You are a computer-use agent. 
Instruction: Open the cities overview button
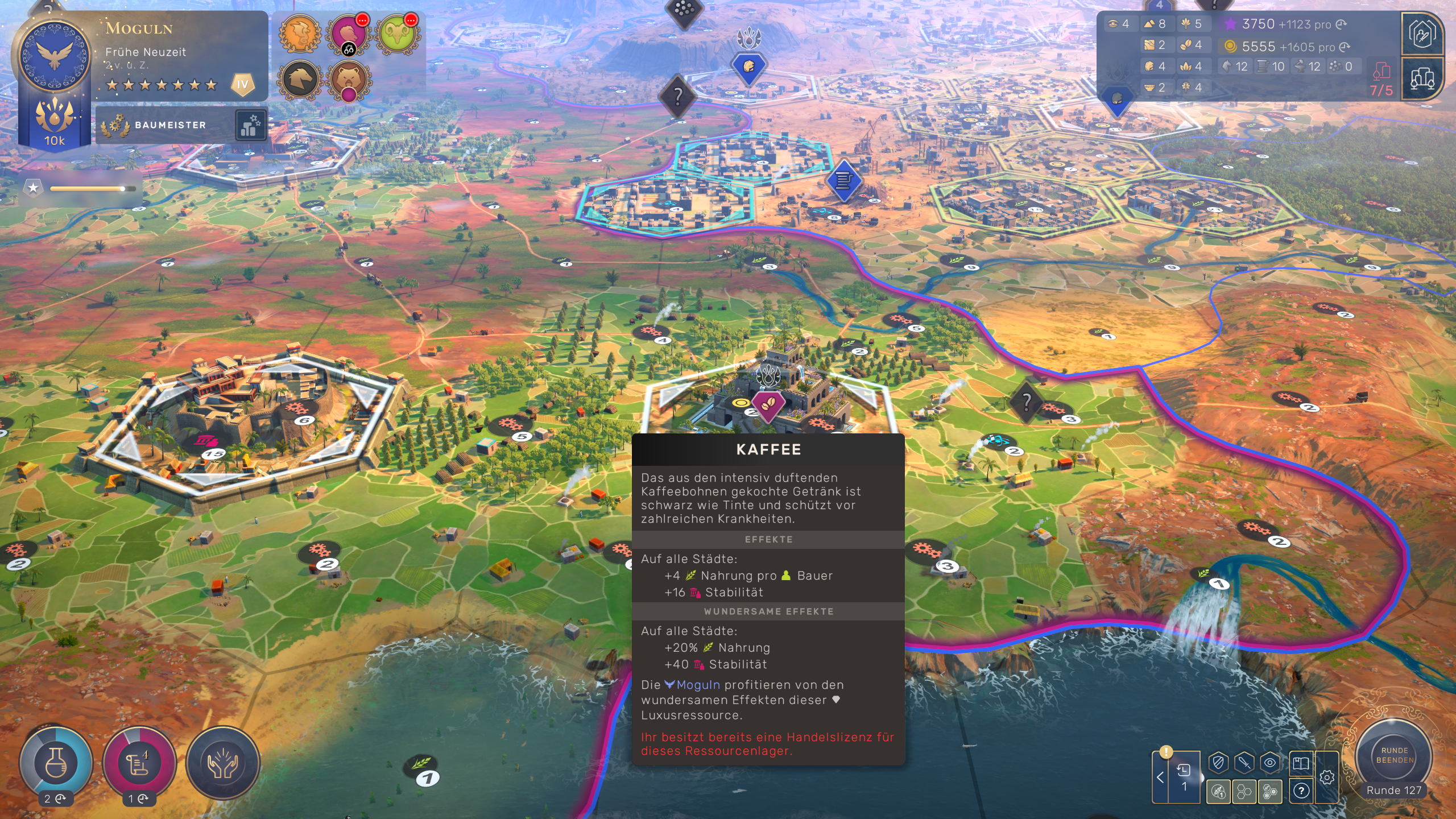pyautogui.click(x=1422, y=79)
